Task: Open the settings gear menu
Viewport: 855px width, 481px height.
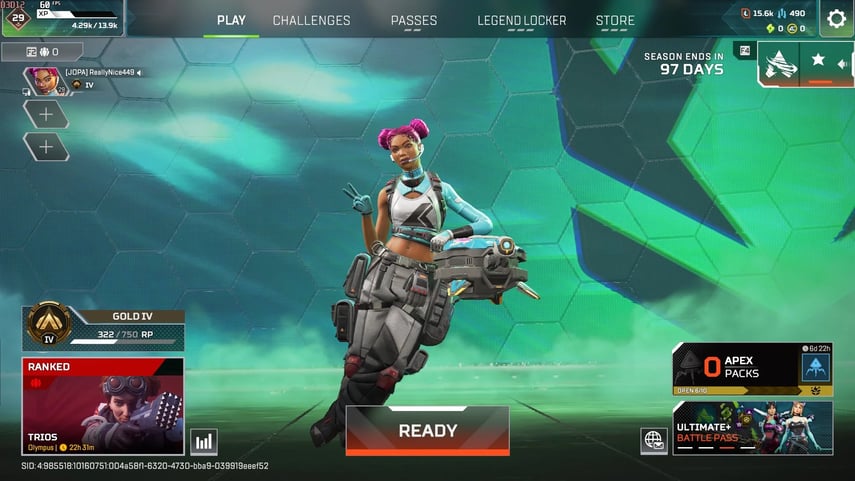Action: point(836,18)
